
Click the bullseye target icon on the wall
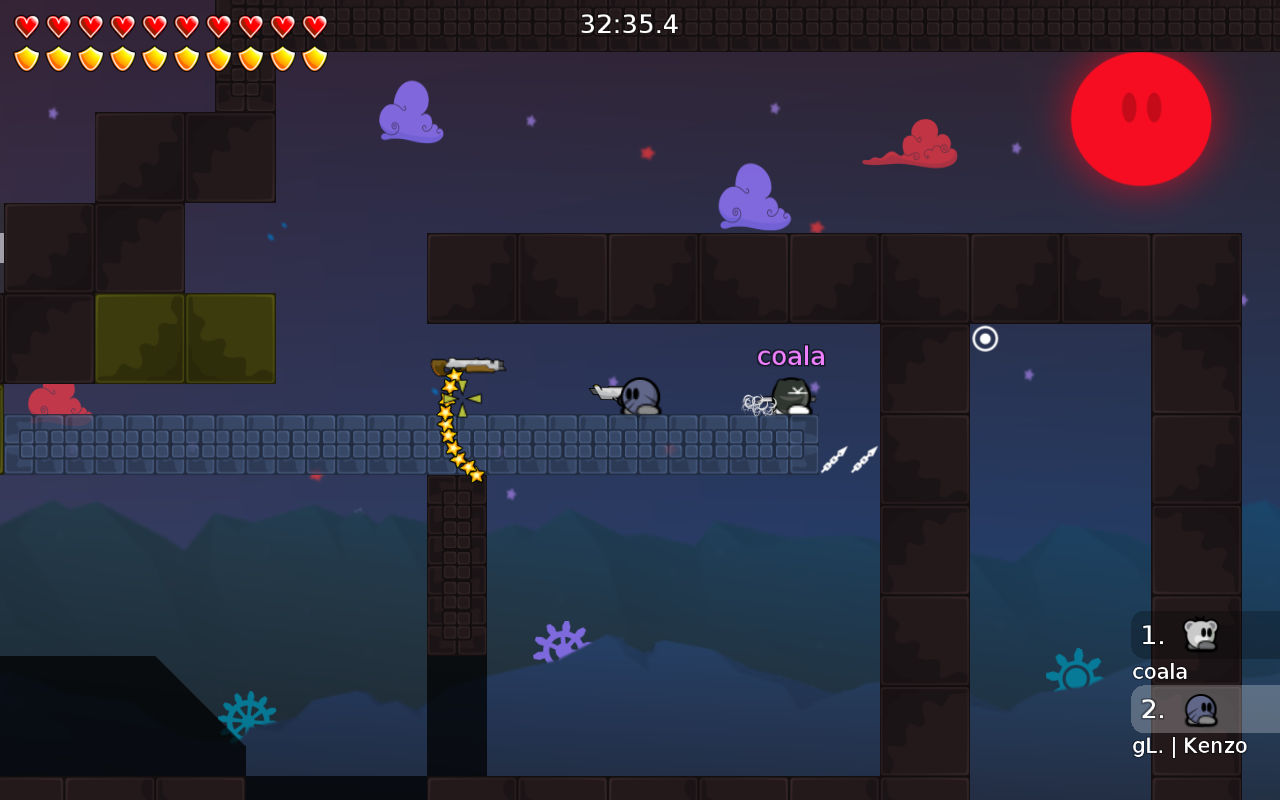tap(984, 340)
